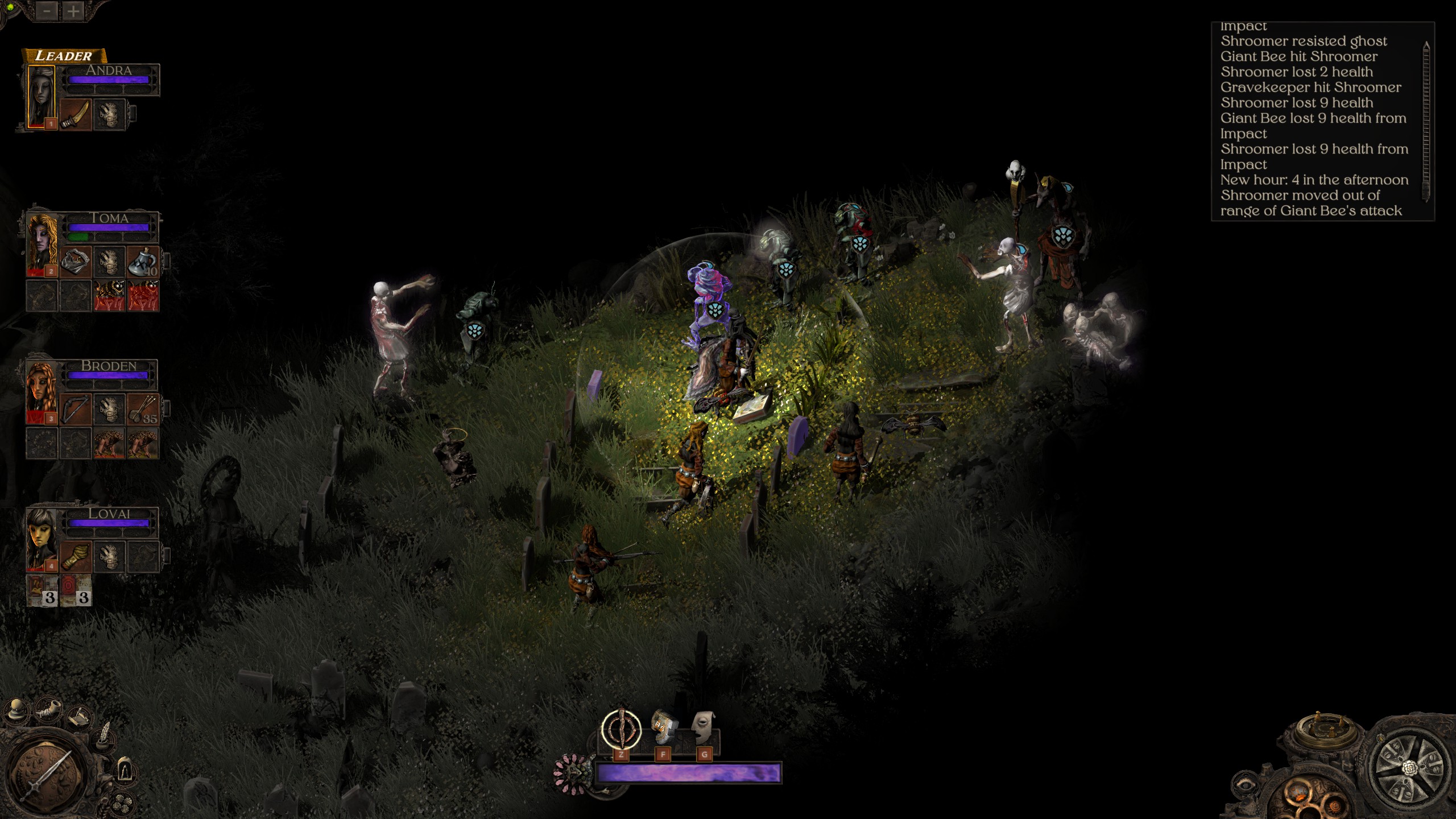Open the quiver of 35 arrows in Broden's slot

[x=143, y=409]
